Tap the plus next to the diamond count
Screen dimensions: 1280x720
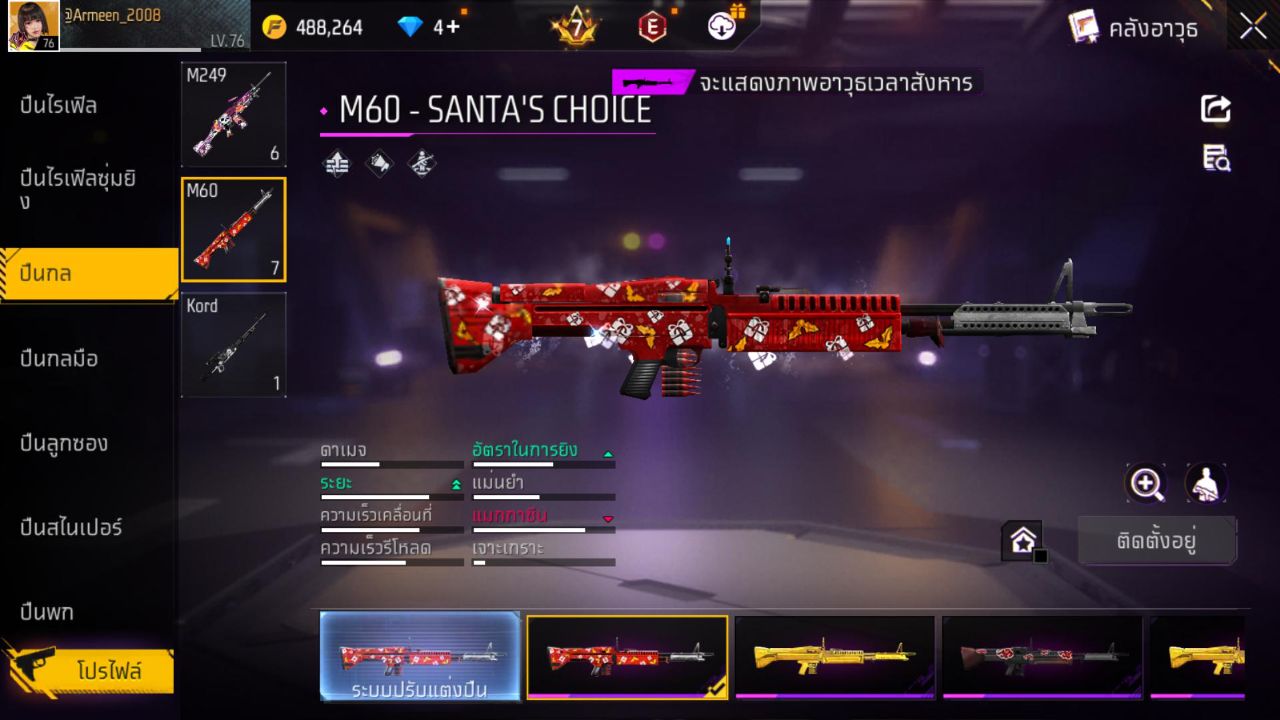[x=455, y=27]
